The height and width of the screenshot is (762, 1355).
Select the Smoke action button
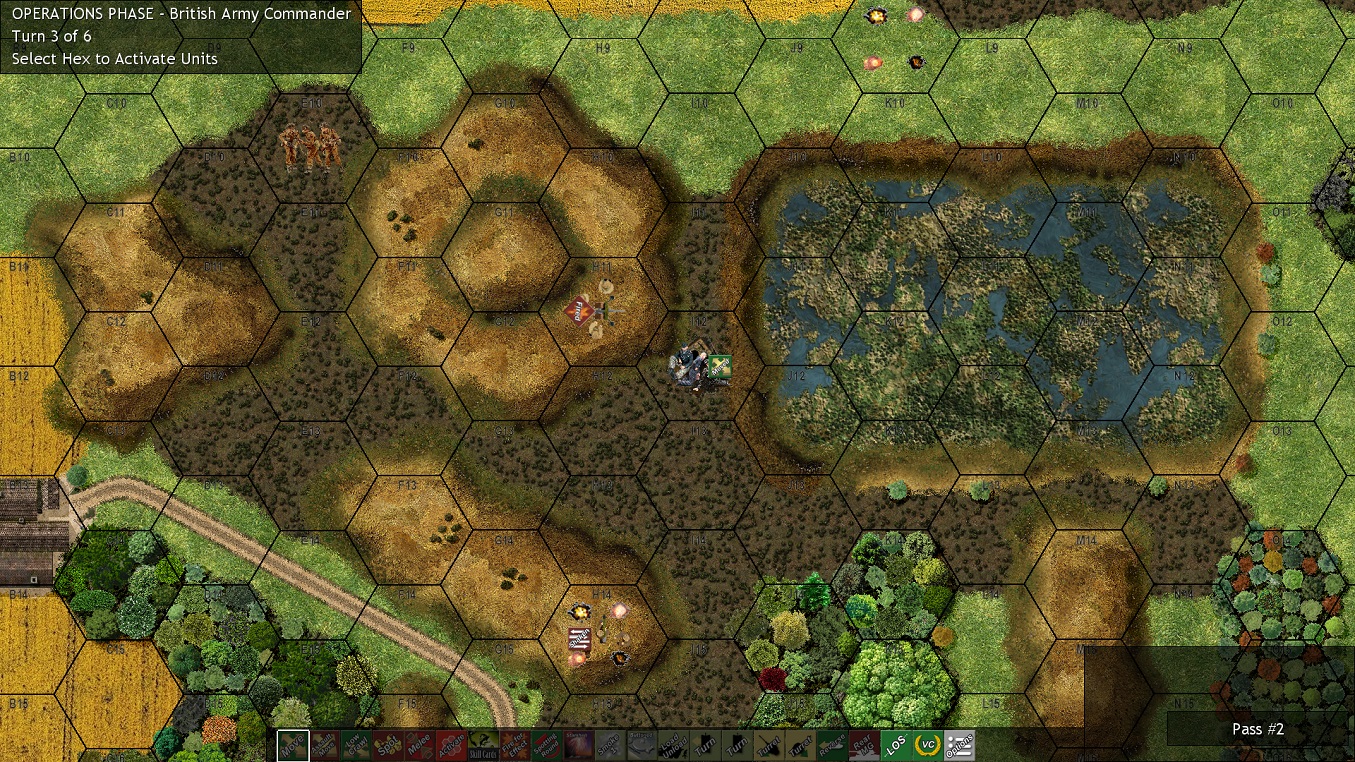pyautogui.click(x=609, y=746)
